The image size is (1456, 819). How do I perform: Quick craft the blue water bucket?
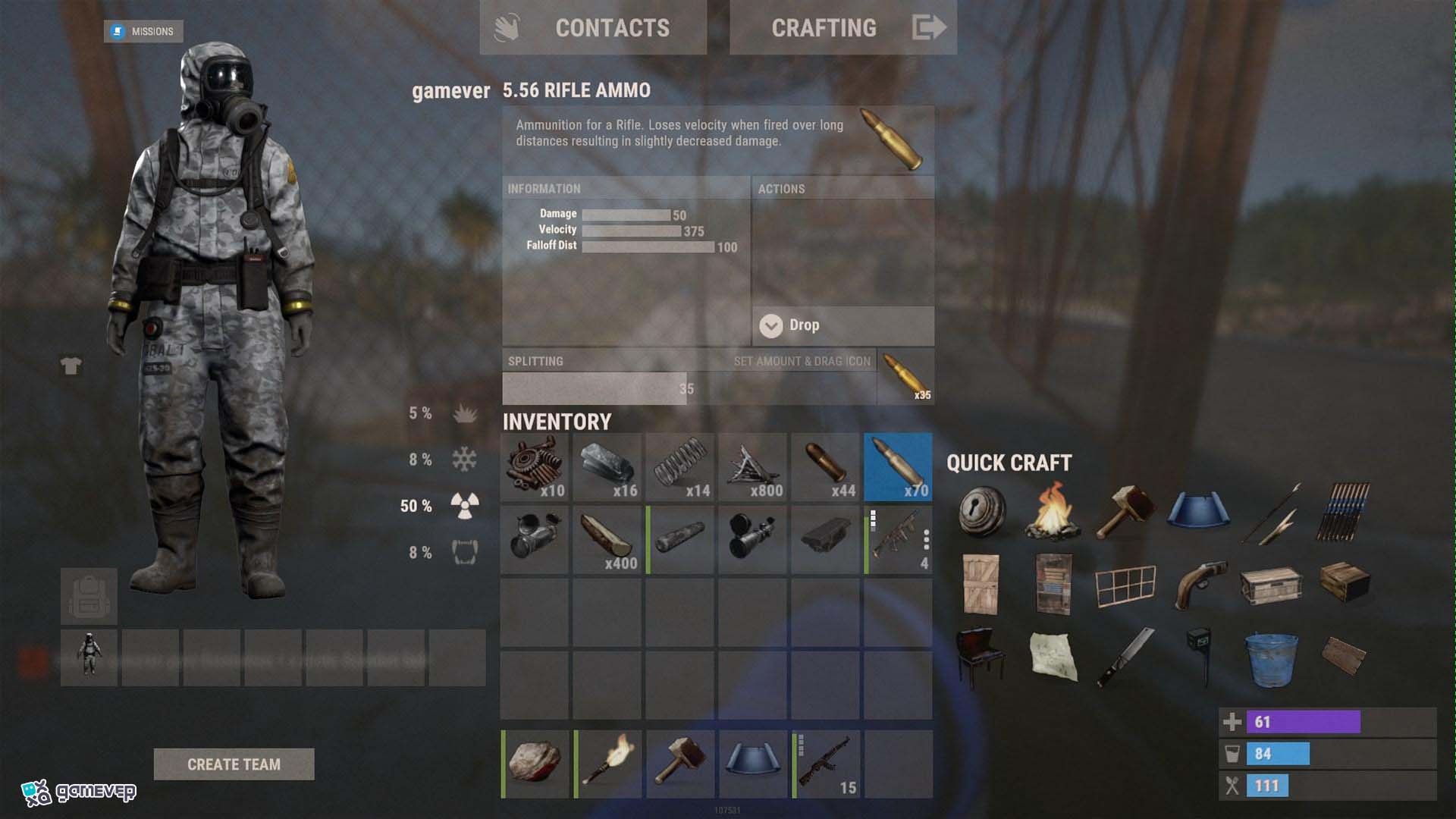(x=1271, y=658)
